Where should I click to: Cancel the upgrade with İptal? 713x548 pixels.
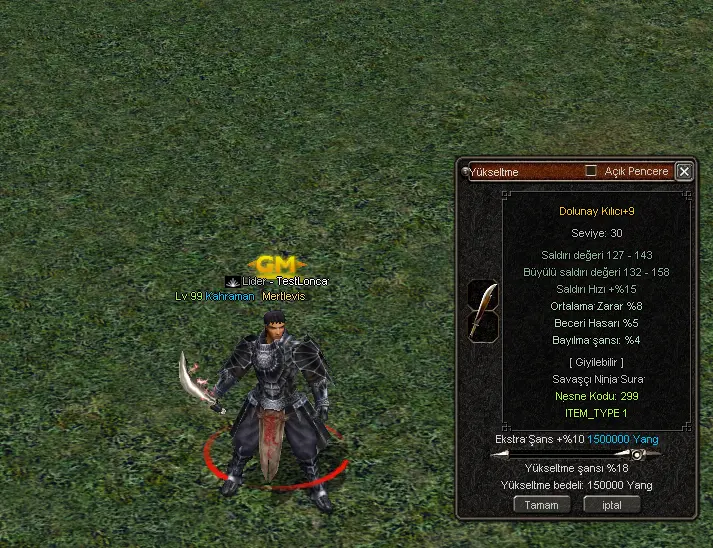coord(612,505)
